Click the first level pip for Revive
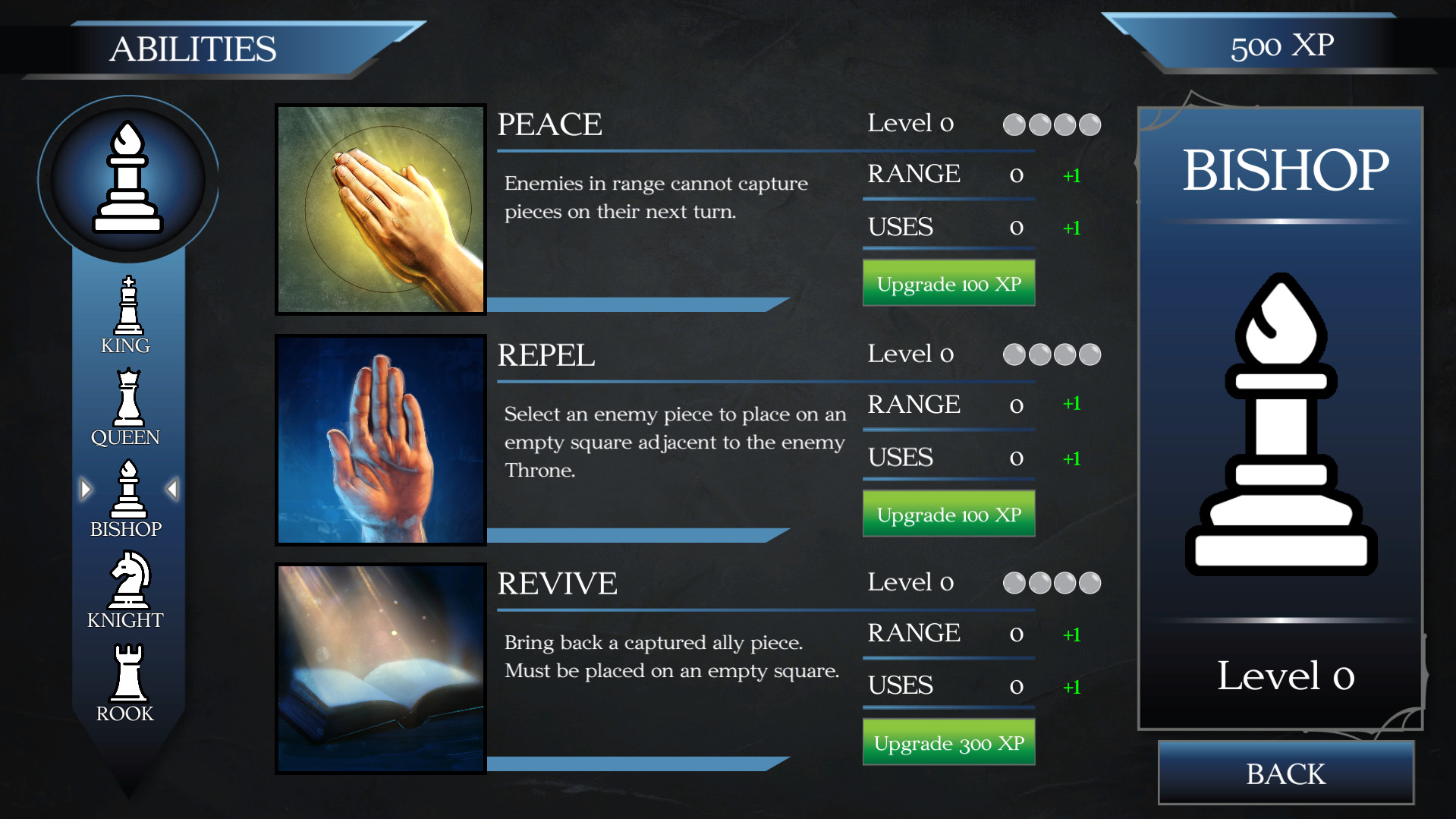Viewport: 1456px width, 819px height. (x=1014, y=583)
